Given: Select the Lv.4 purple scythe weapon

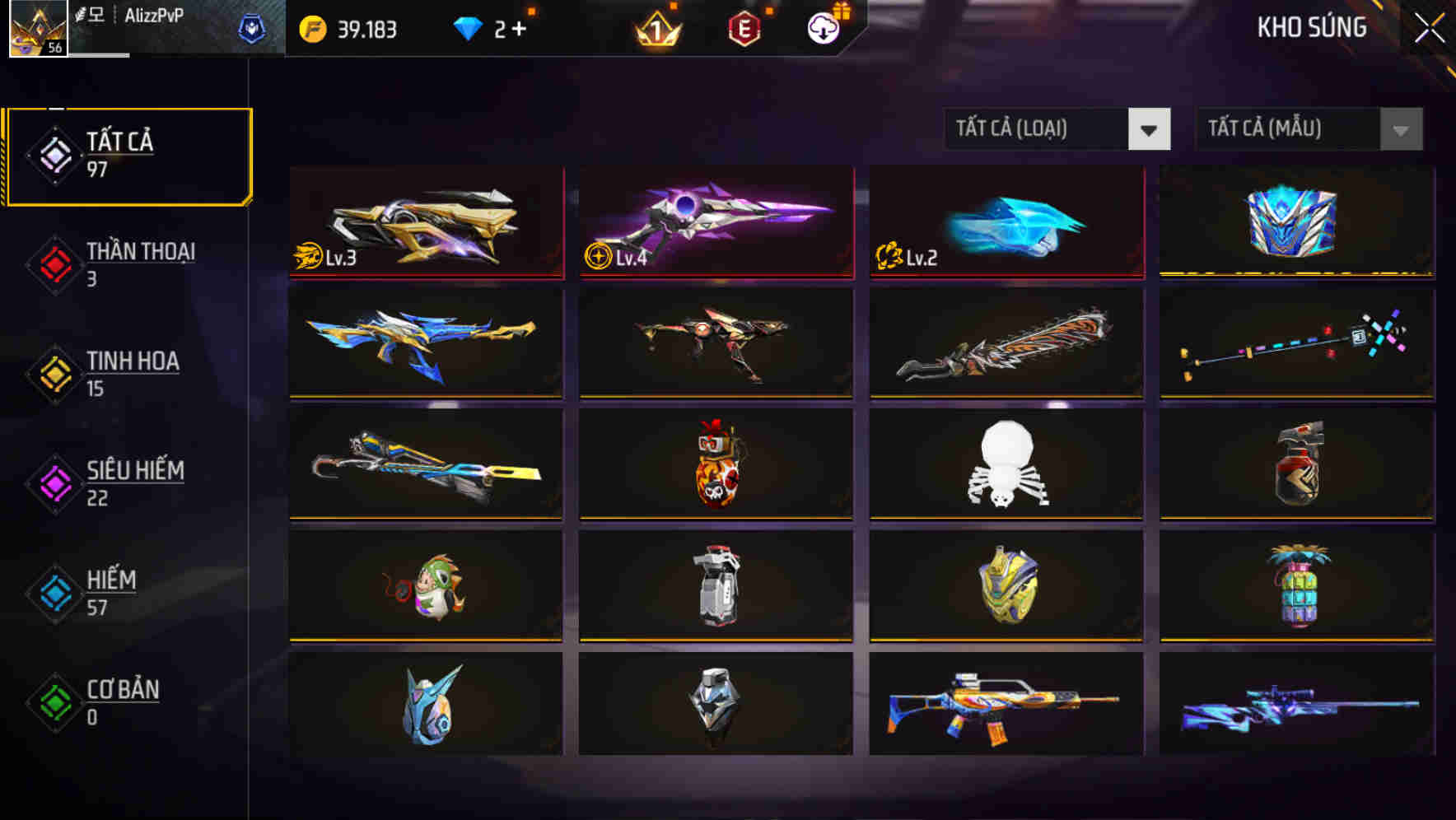Looking at the screenshot, I should click(715, 222).
